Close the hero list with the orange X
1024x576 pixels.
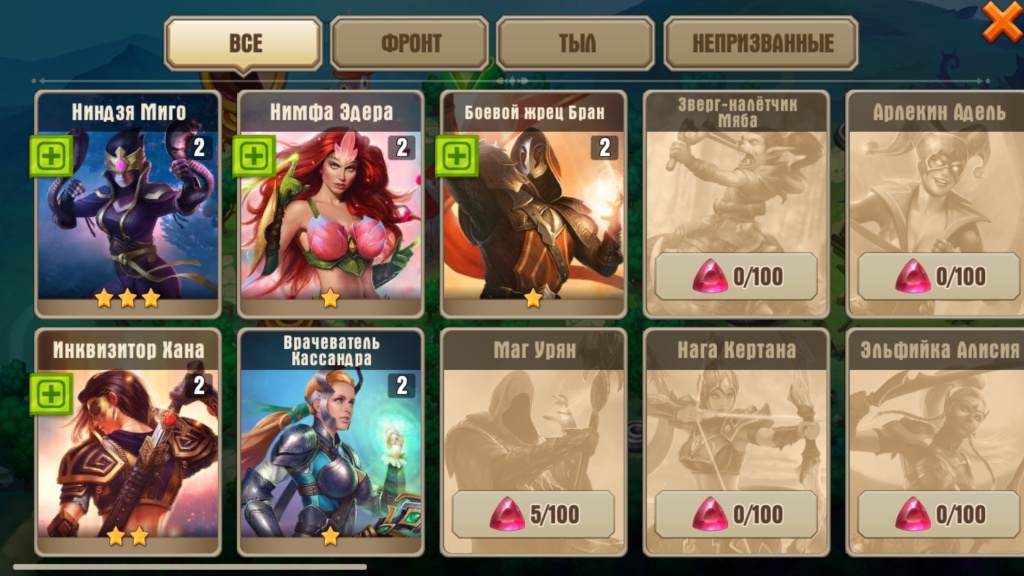pos(1001,20)
